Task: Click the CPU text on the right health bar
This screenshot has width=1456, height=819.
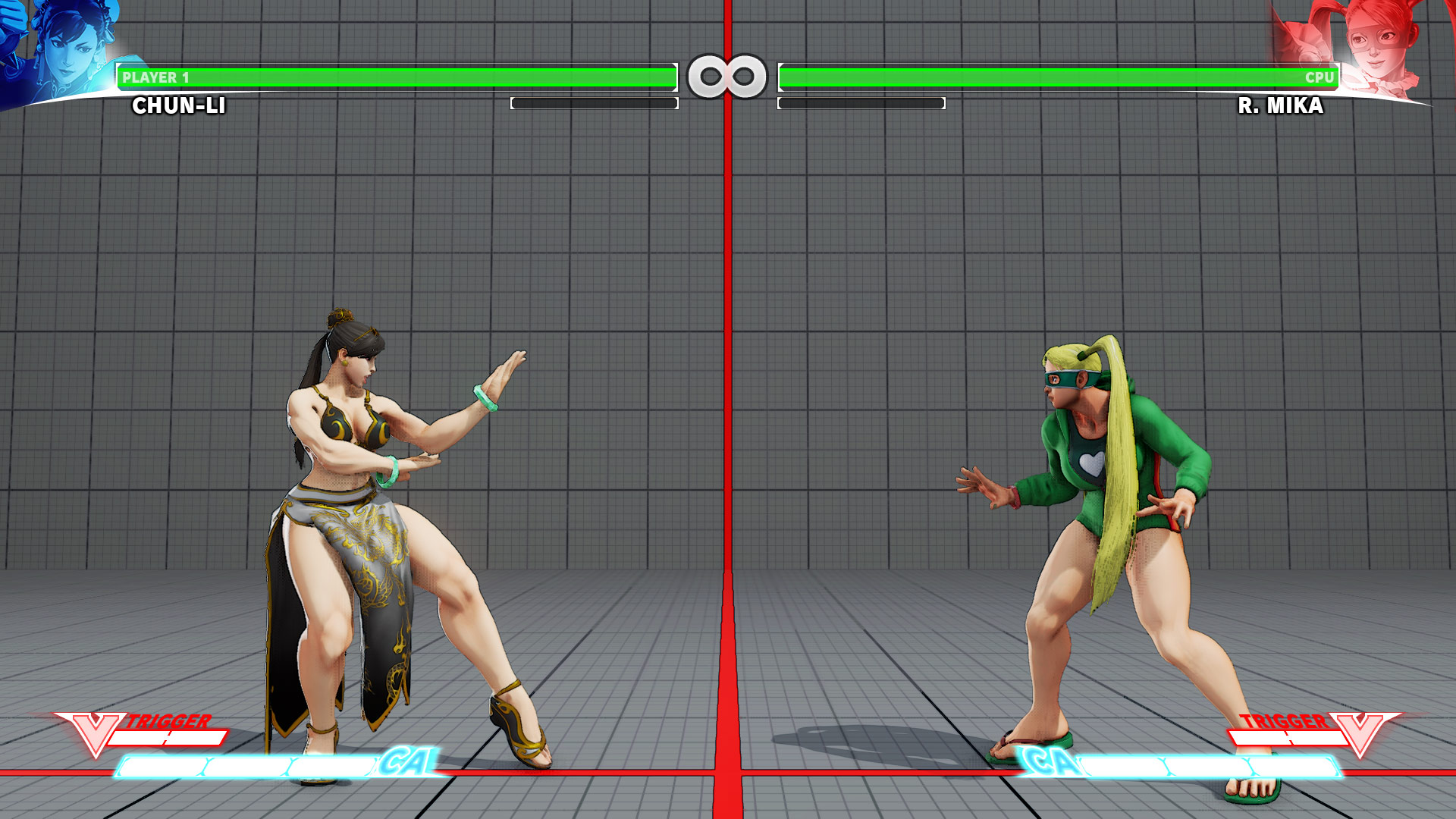Action: click(x=1319, y=76)
